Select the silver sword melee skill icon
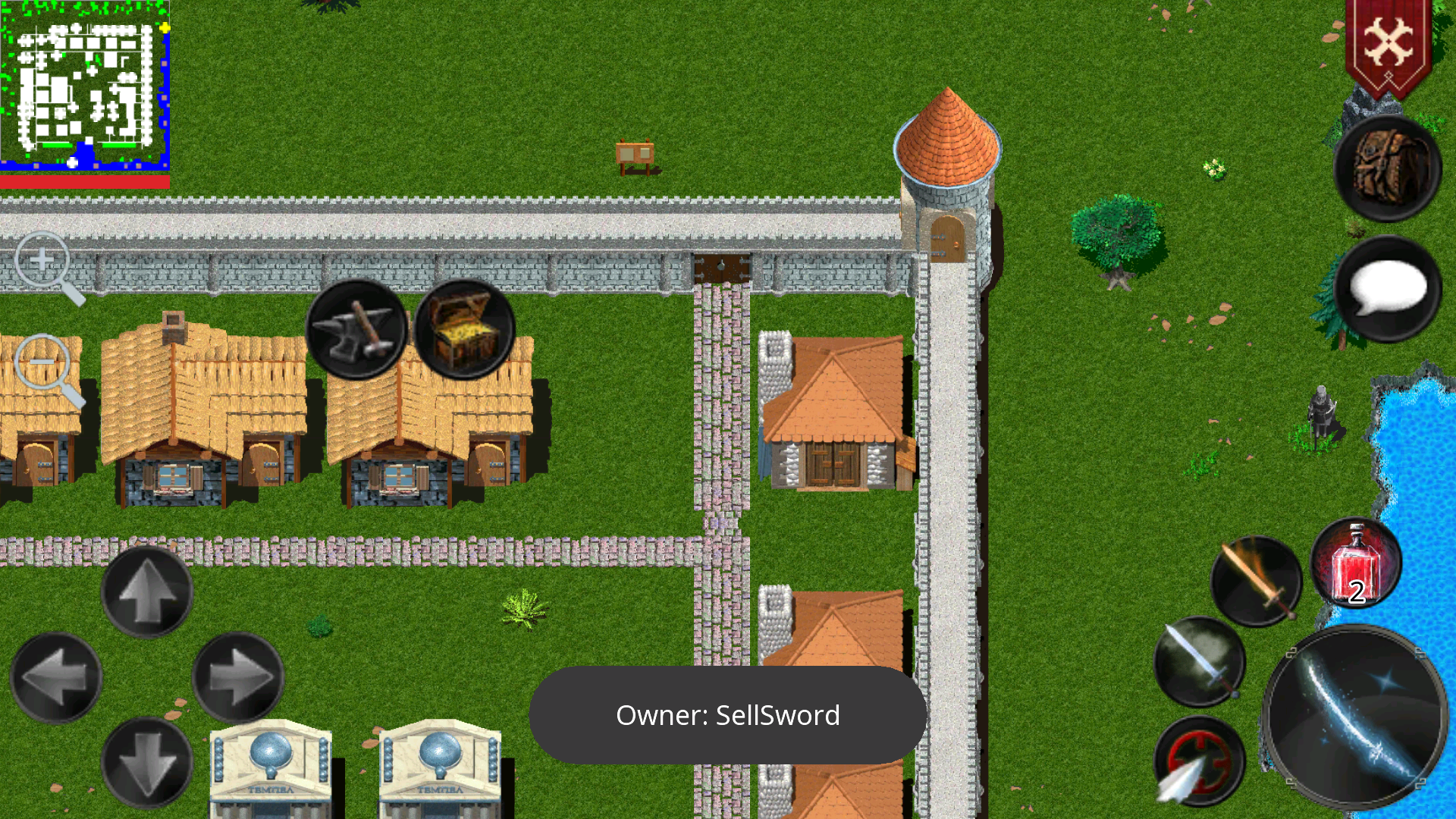Screen dimensions: 1456x819 tap(1201, 661)
